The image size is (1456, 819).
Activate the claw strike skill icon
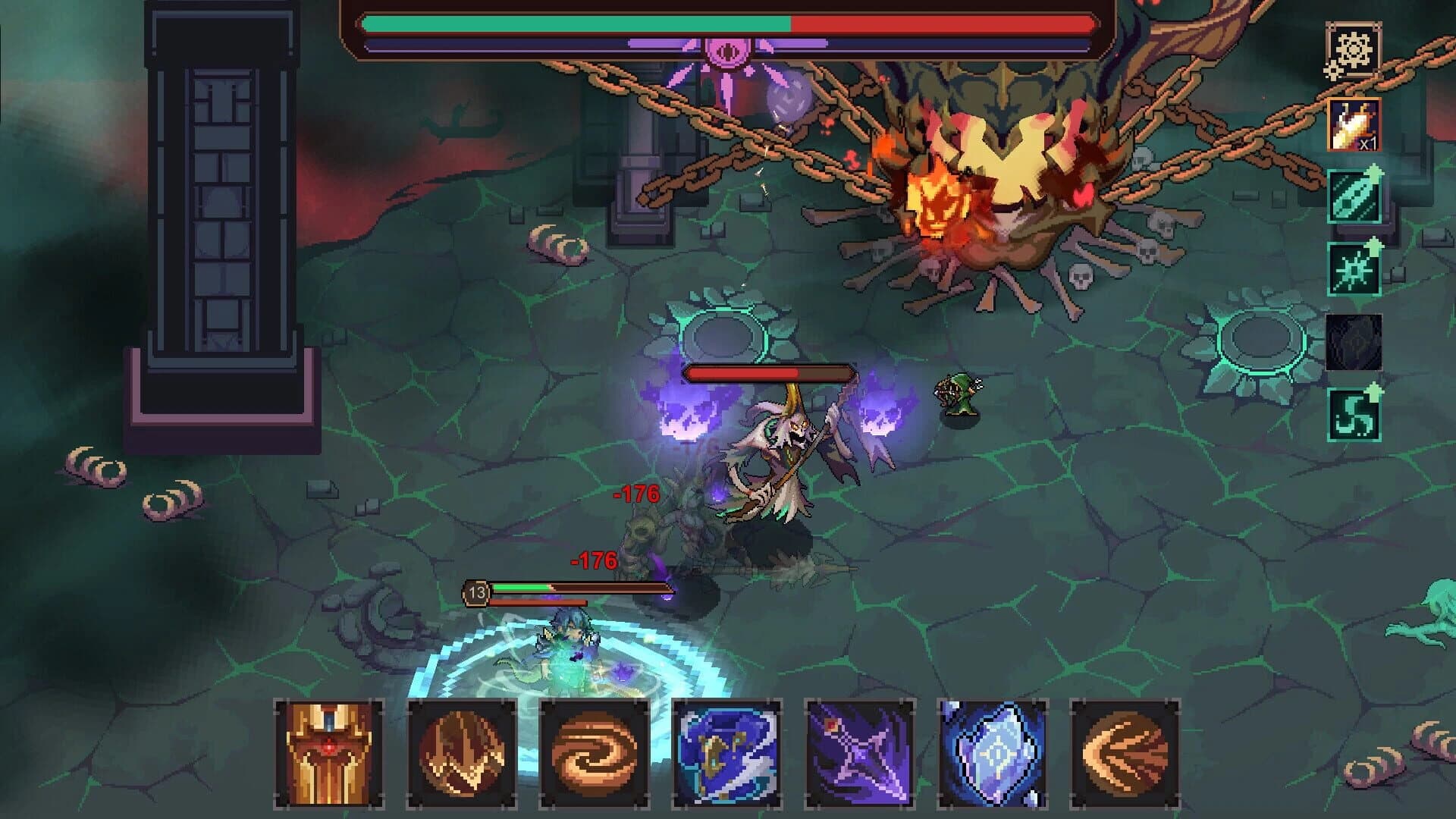tap(463, 755)
